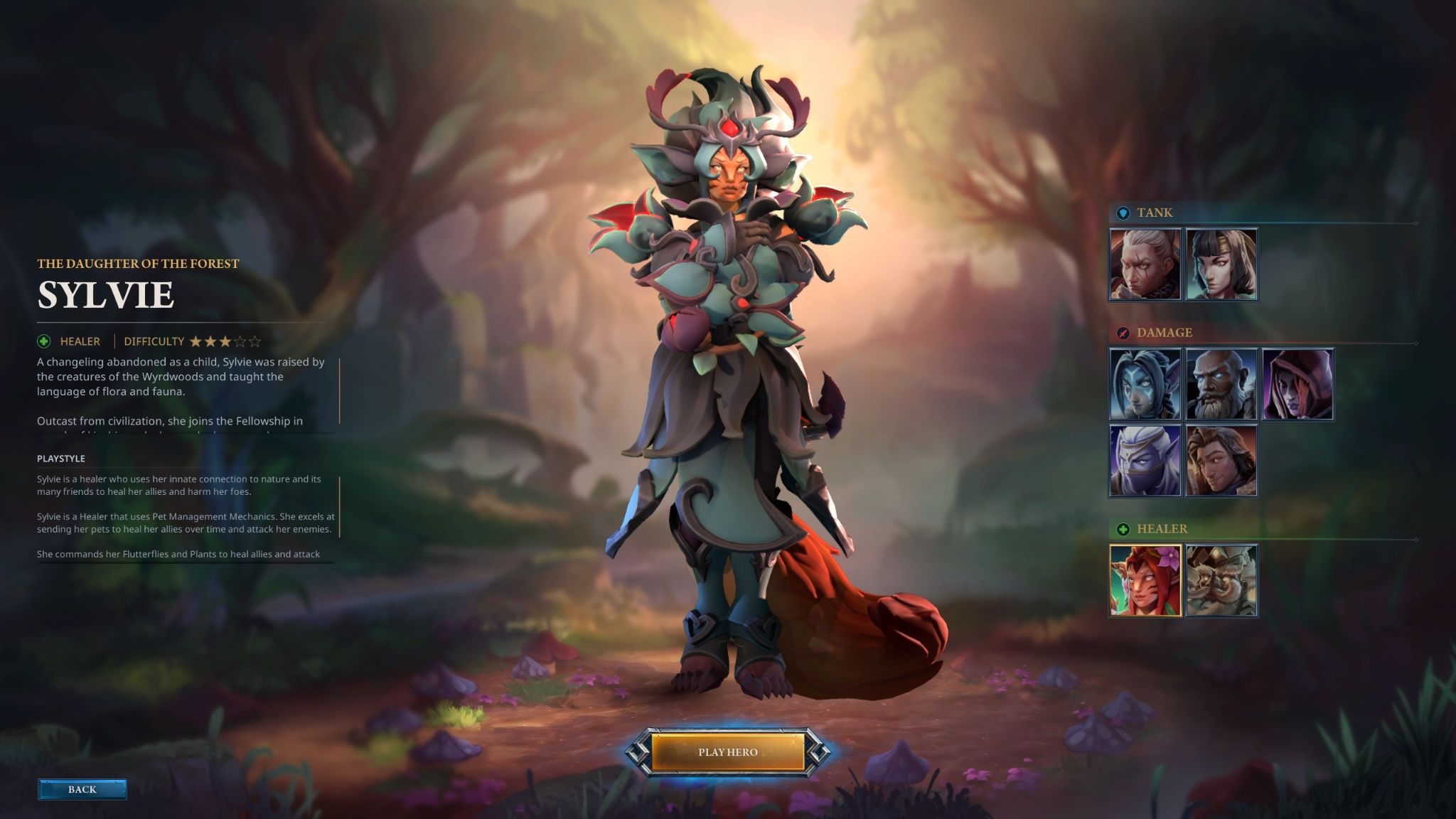Select the bald bearded damage hero portrait

pos(1221,385)
